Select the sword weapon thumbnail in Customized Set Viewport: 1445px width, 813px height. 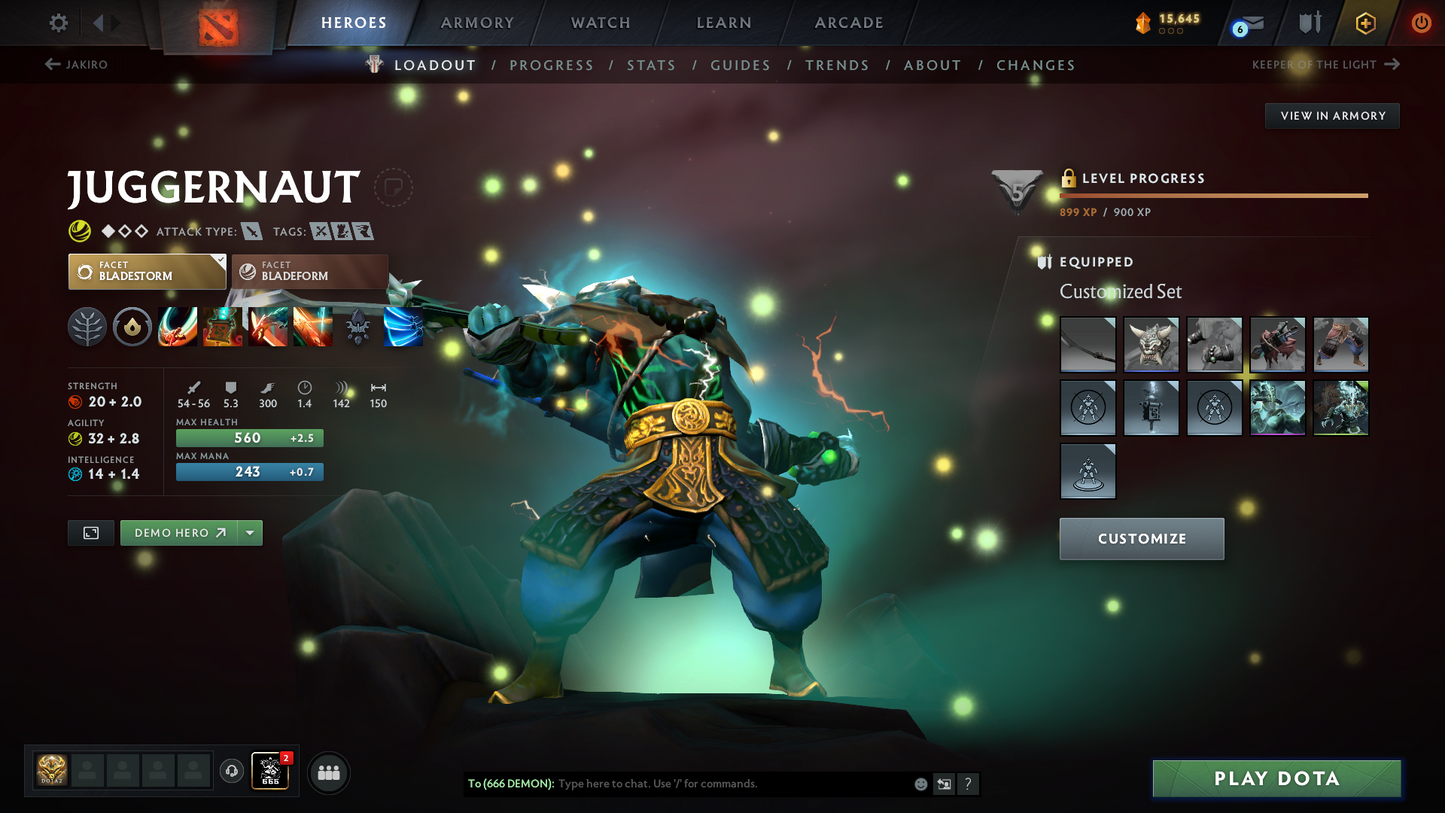point(1088,344)
